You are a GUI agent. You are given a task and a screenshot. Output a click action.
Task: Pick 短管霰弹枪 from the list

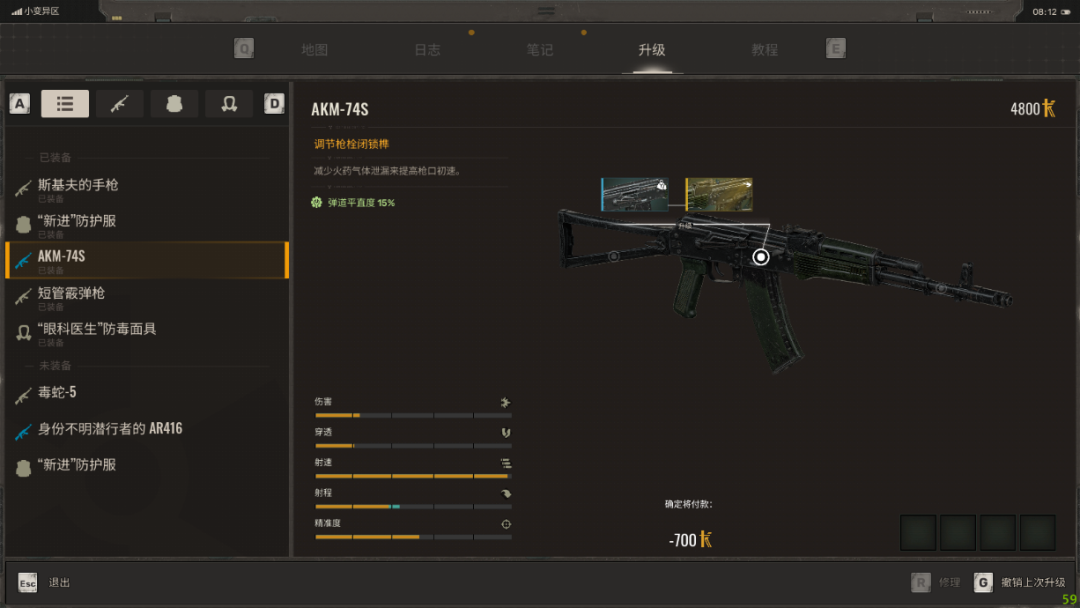coord(71,294)
